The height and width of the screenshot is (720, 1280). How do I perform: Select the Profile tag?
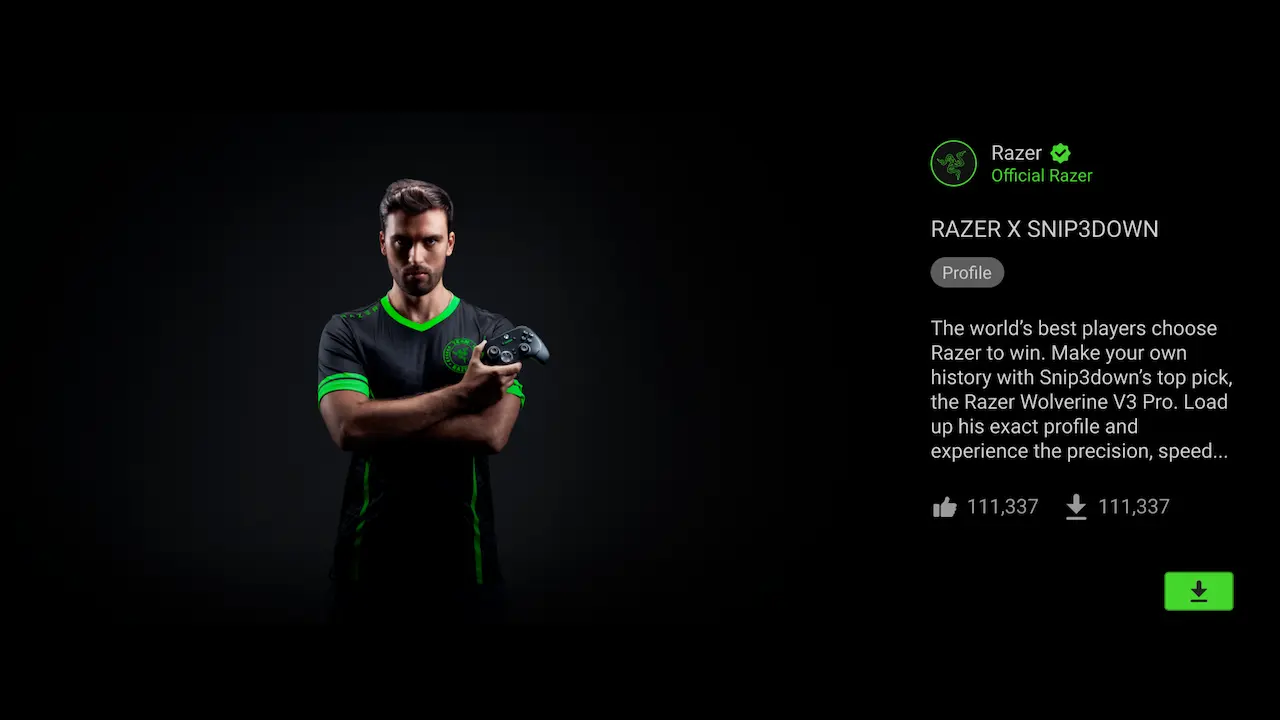(966, 273)
